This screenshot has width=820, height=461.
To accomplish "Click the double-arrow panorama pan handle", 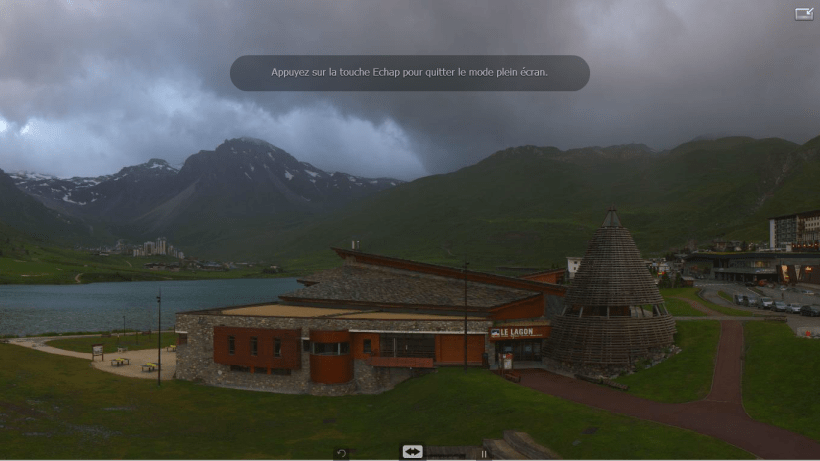I will click(412, 452).
